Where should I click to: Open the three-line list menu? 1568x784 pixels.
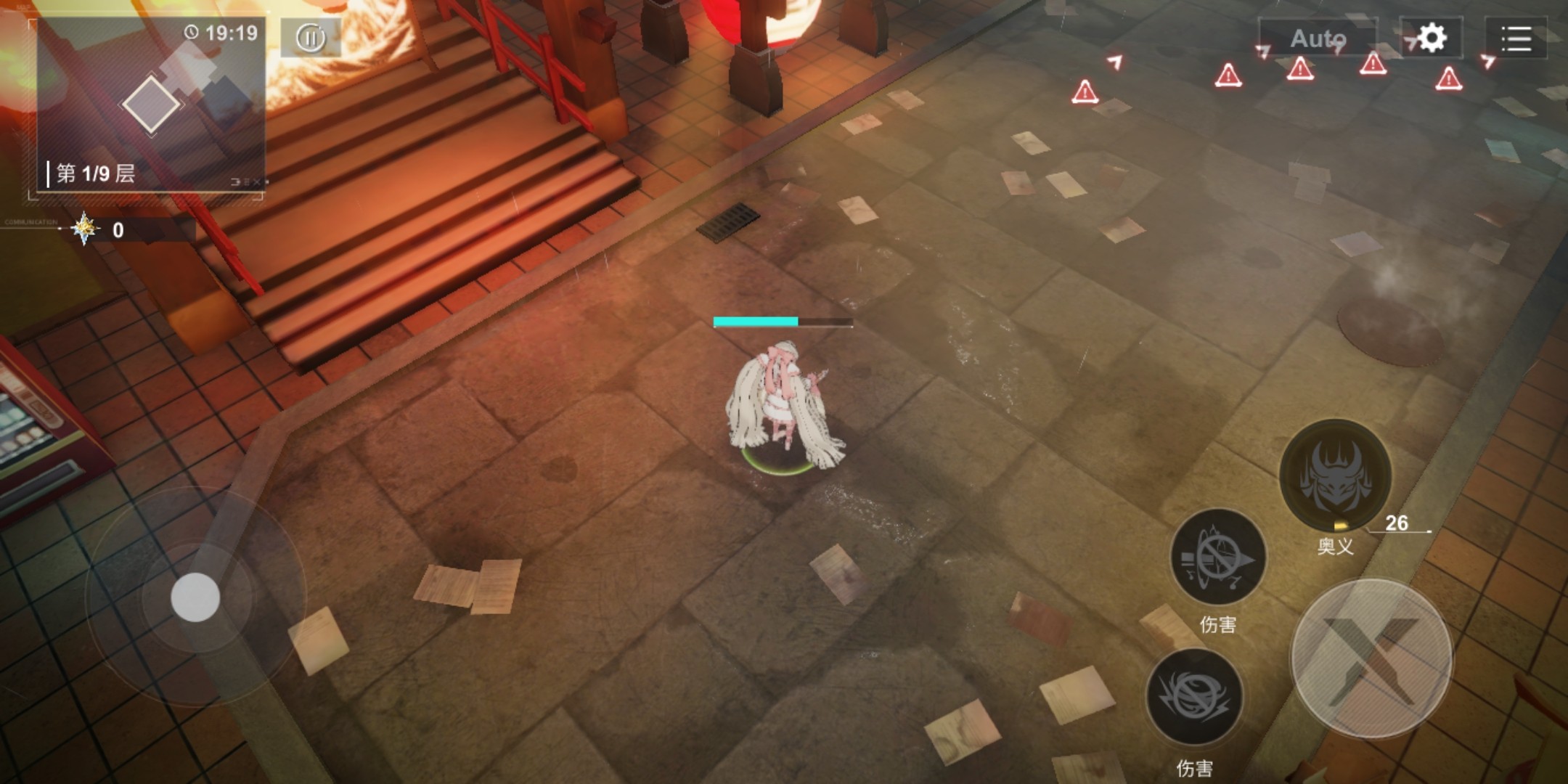click(1516, 38)
